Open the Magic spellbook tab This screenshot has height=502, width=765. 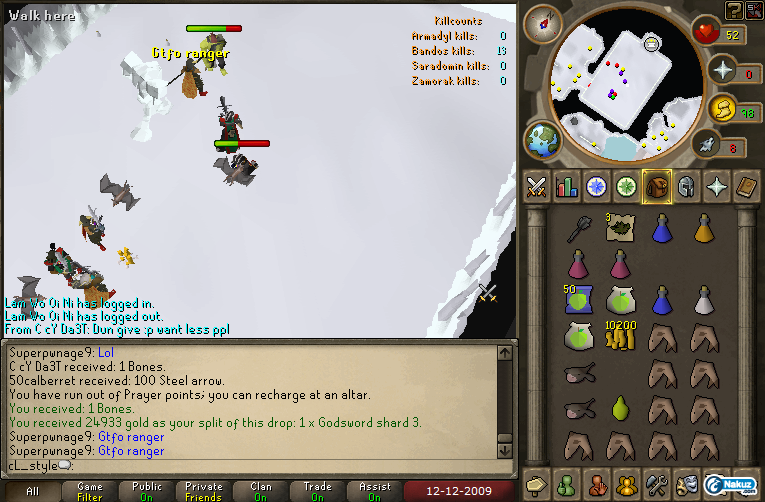[x=746, y=186]
